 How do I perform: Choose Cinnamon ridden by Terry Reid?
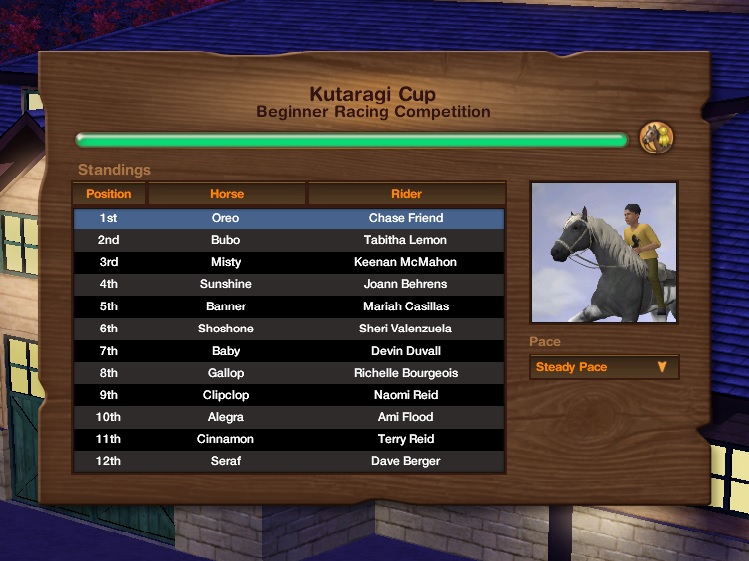coord(289,439)
